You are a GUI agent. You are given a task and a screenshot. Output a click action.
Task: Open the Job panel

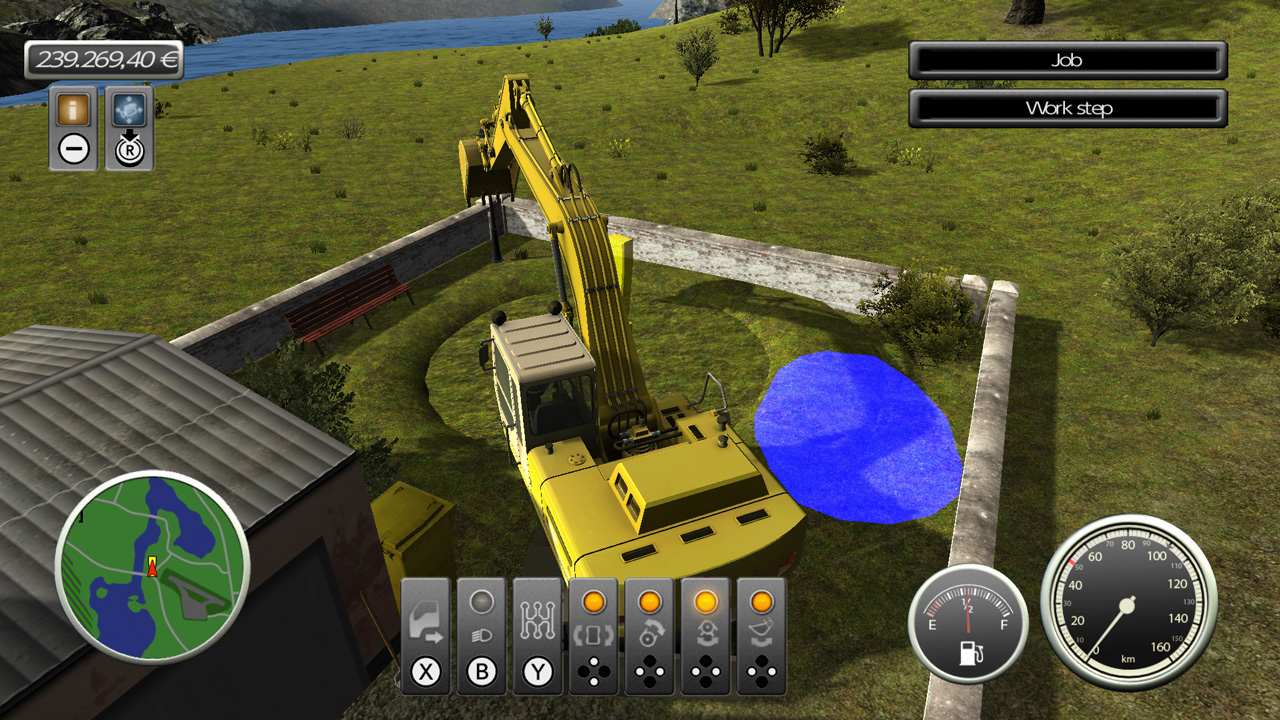pos(1066,60)
